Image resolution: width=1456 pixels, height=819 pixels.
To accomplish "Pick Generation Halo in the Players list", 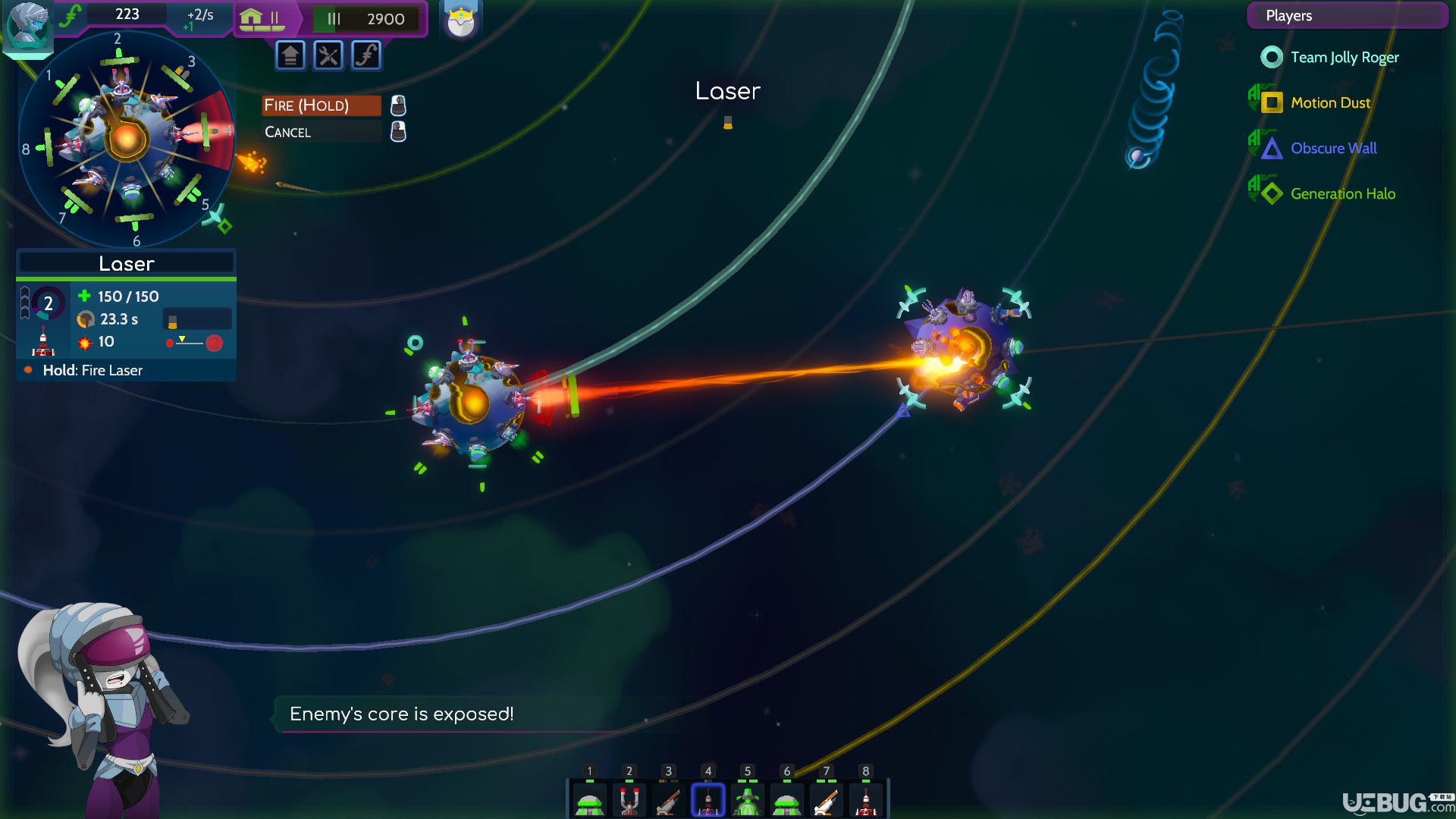I will (x=1342, y=194).
